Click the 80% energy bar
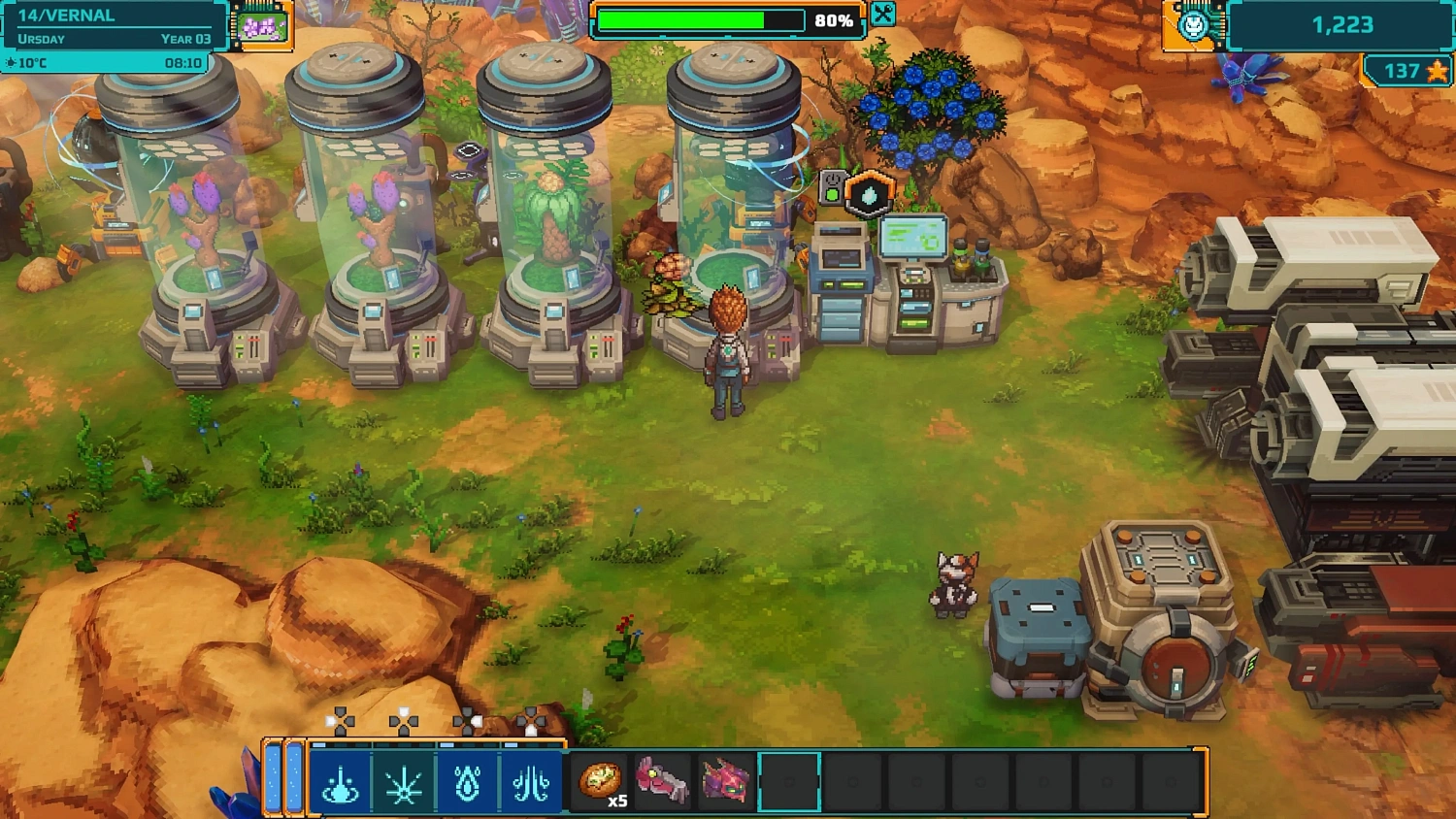This screenshot has width=1456, height=819. pyautogui.click(x=699, y=17)
